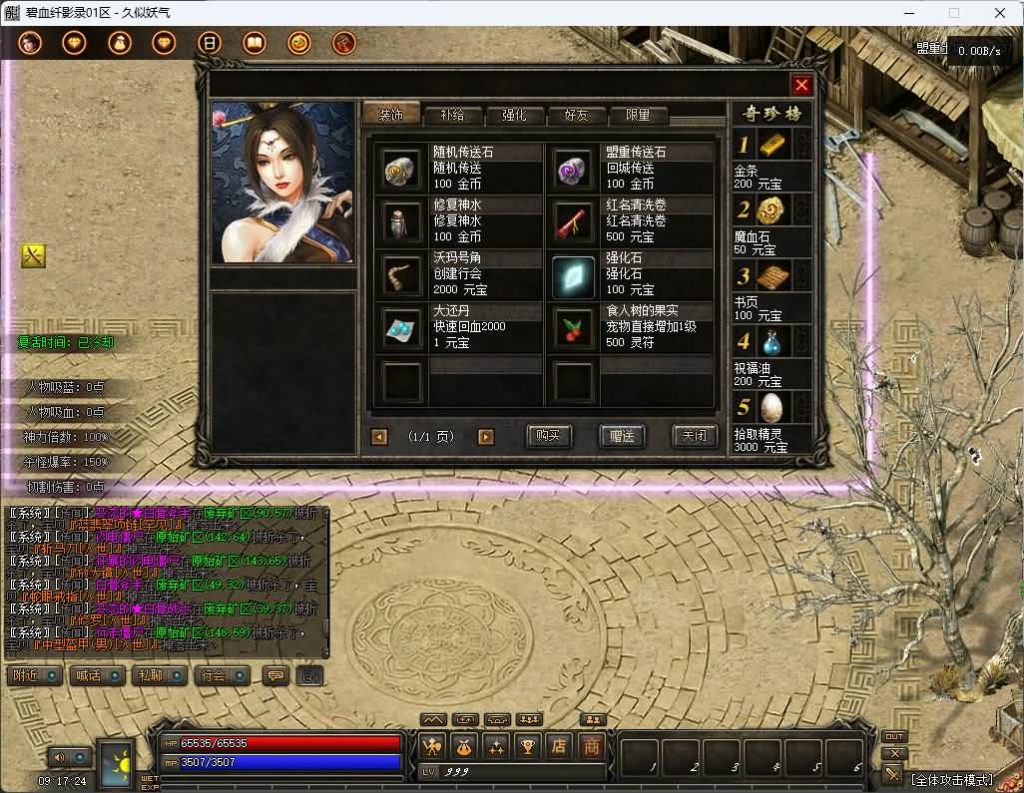Close the shop window with the red X
Viewport: 1024px width, 793px height.
point(801,85)
